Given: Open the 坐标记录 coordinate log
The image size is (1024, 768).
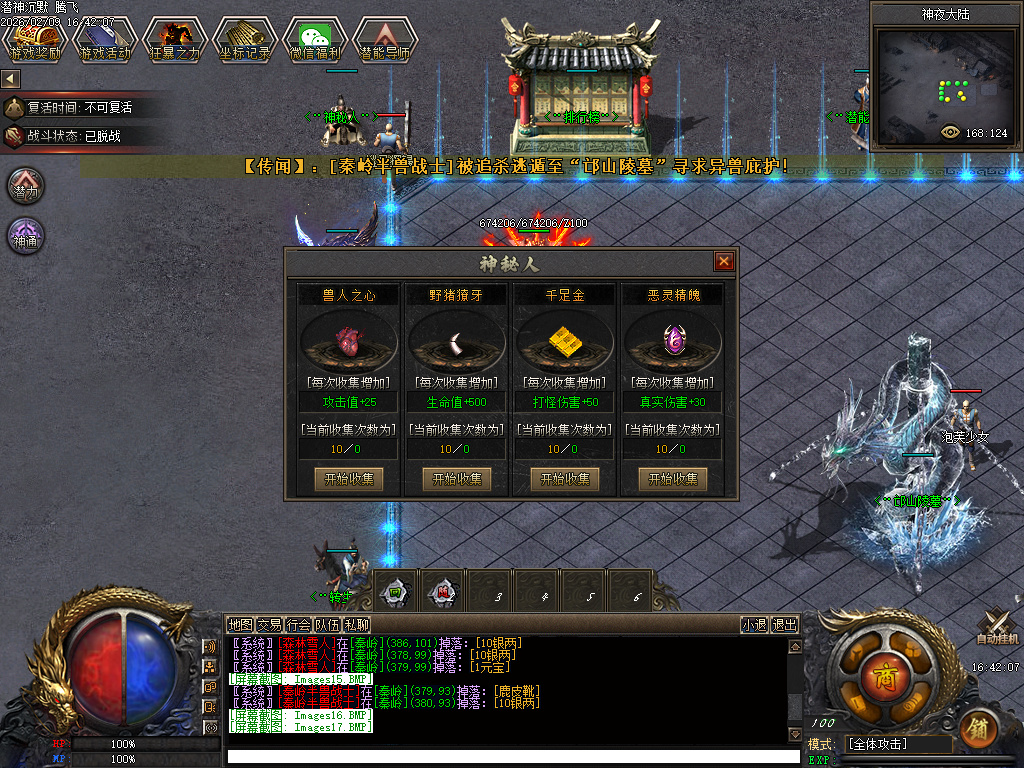Looking at the screenshot, I should (x=244, y=40).
